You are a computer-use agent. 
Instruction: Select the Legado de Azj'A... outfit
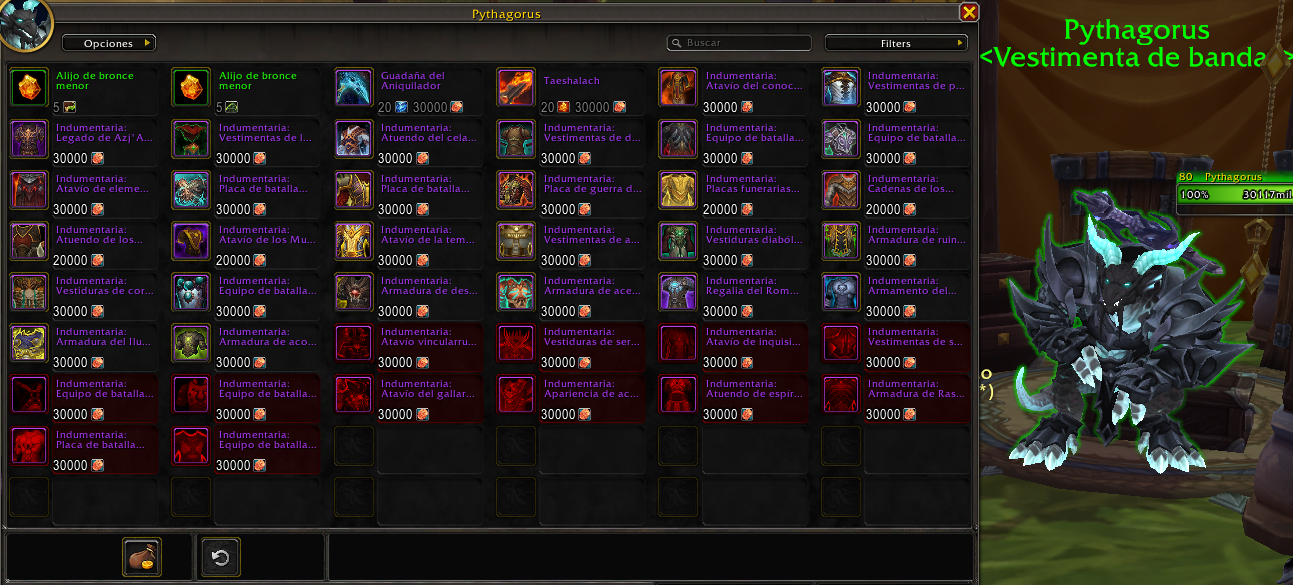[x=29, y=140]
